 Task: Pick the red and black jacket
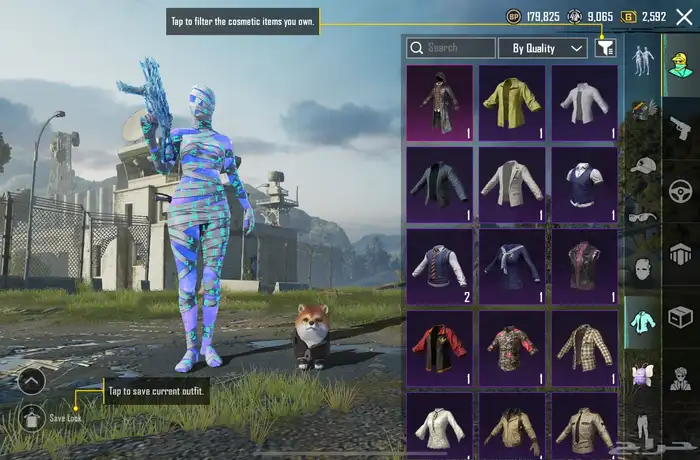[439, 348]
